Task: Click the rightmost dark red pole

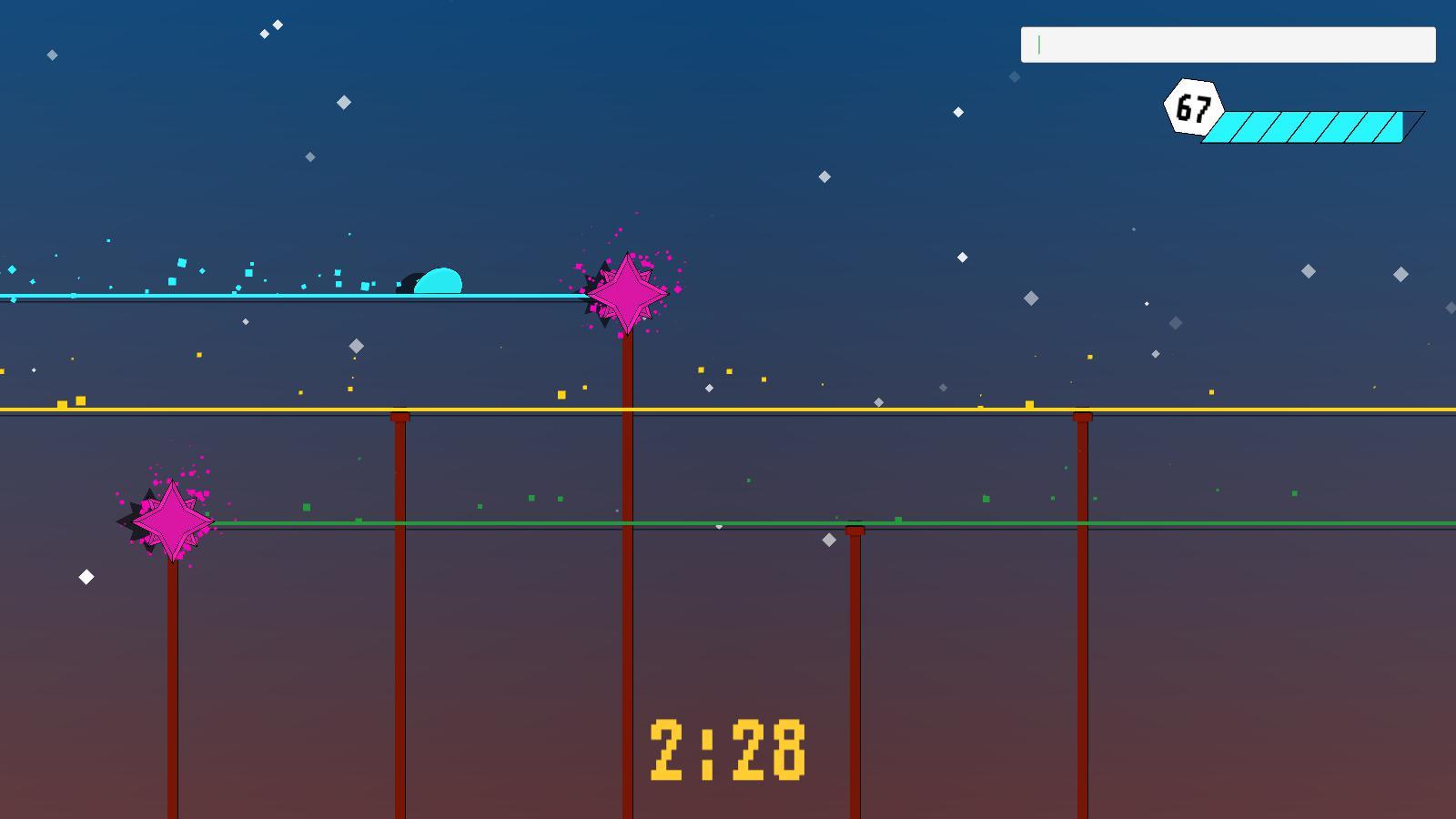Action: (x=1080, y=637)
